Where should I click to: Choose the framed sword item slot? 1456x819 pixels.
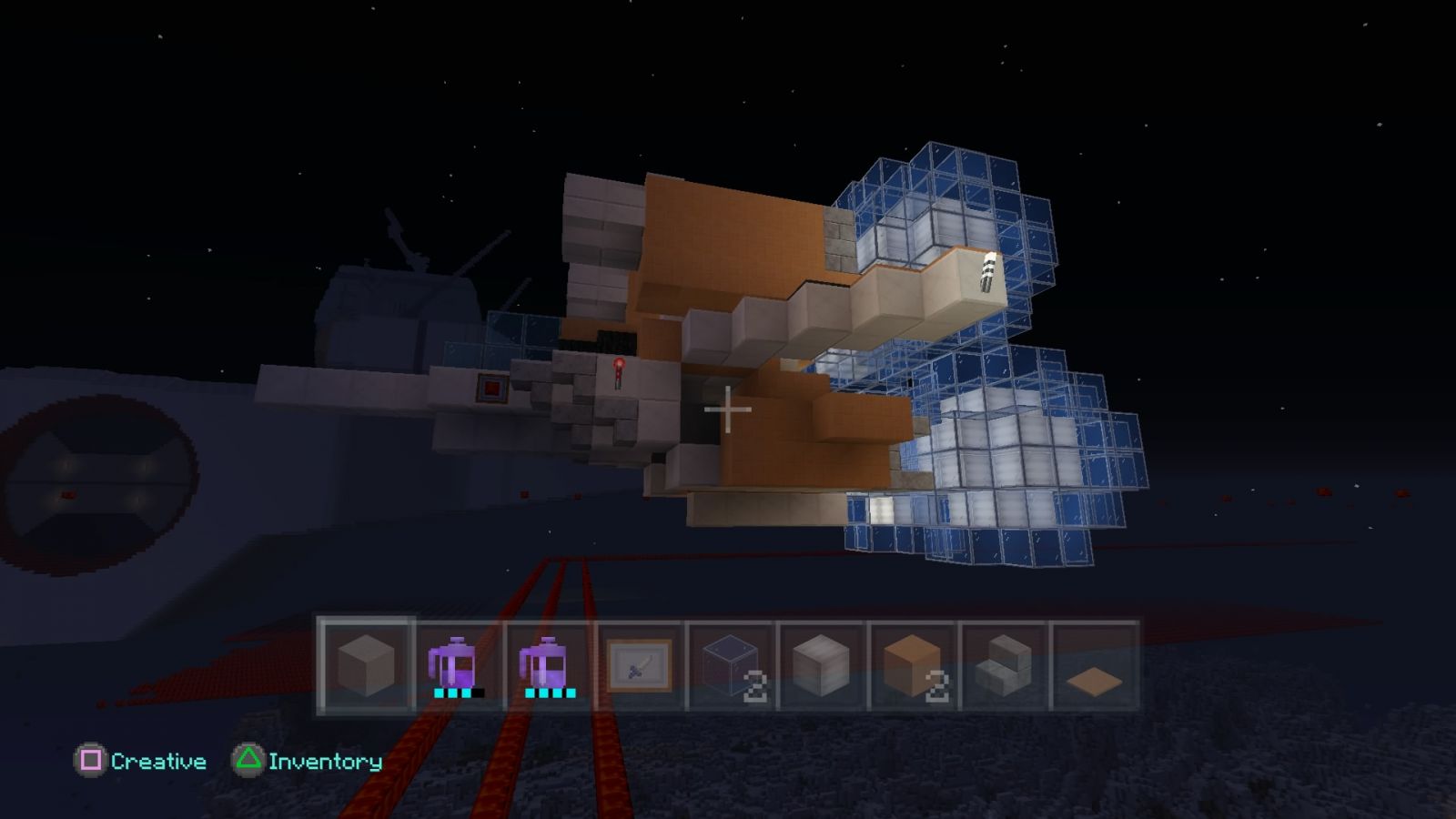pos(639,665)
